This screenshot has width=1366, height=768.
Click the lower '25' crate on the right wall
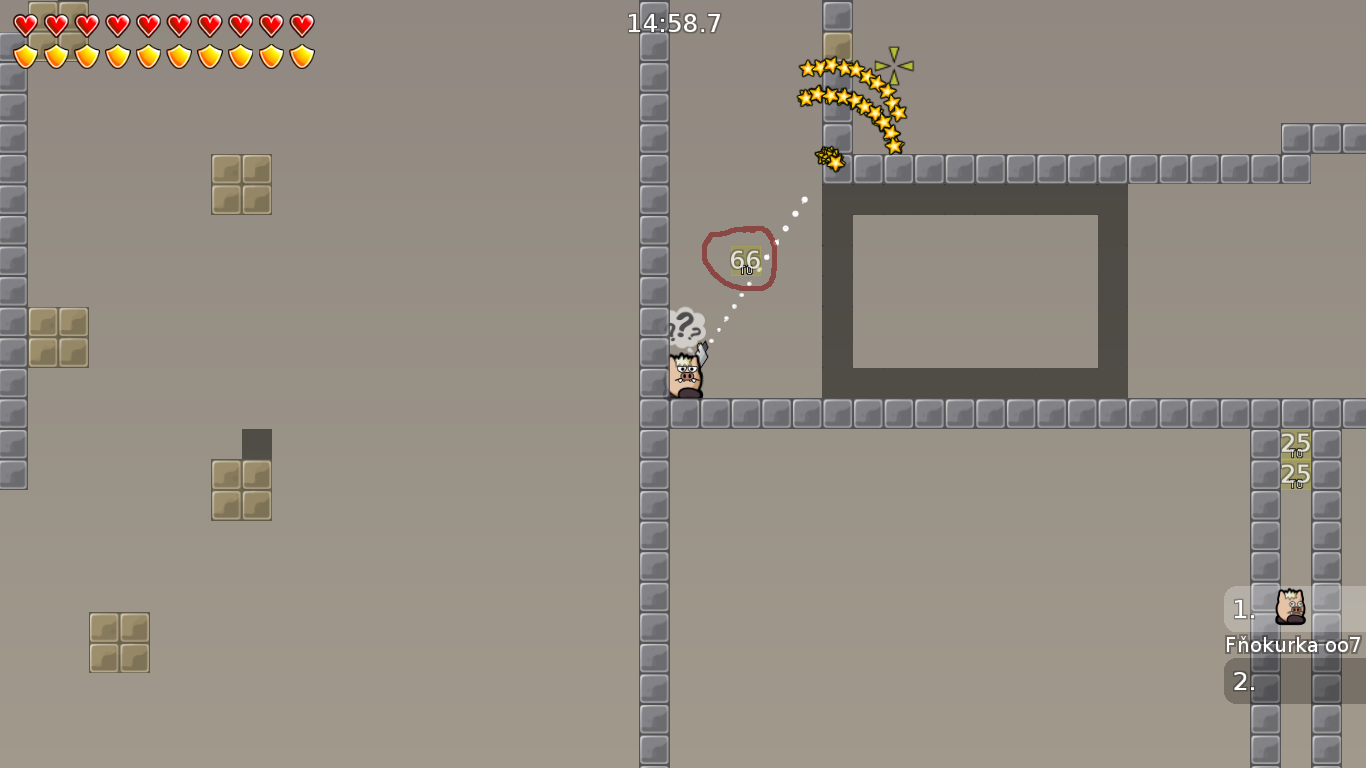[x=1295, y=476]
